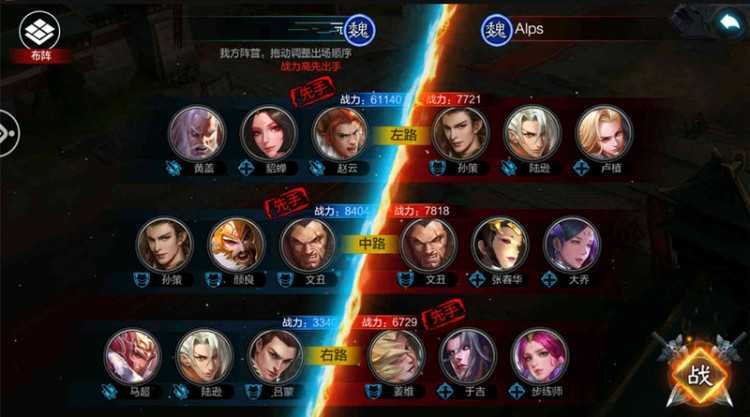Pick the enemy hero 步练师 portrait

539,356
